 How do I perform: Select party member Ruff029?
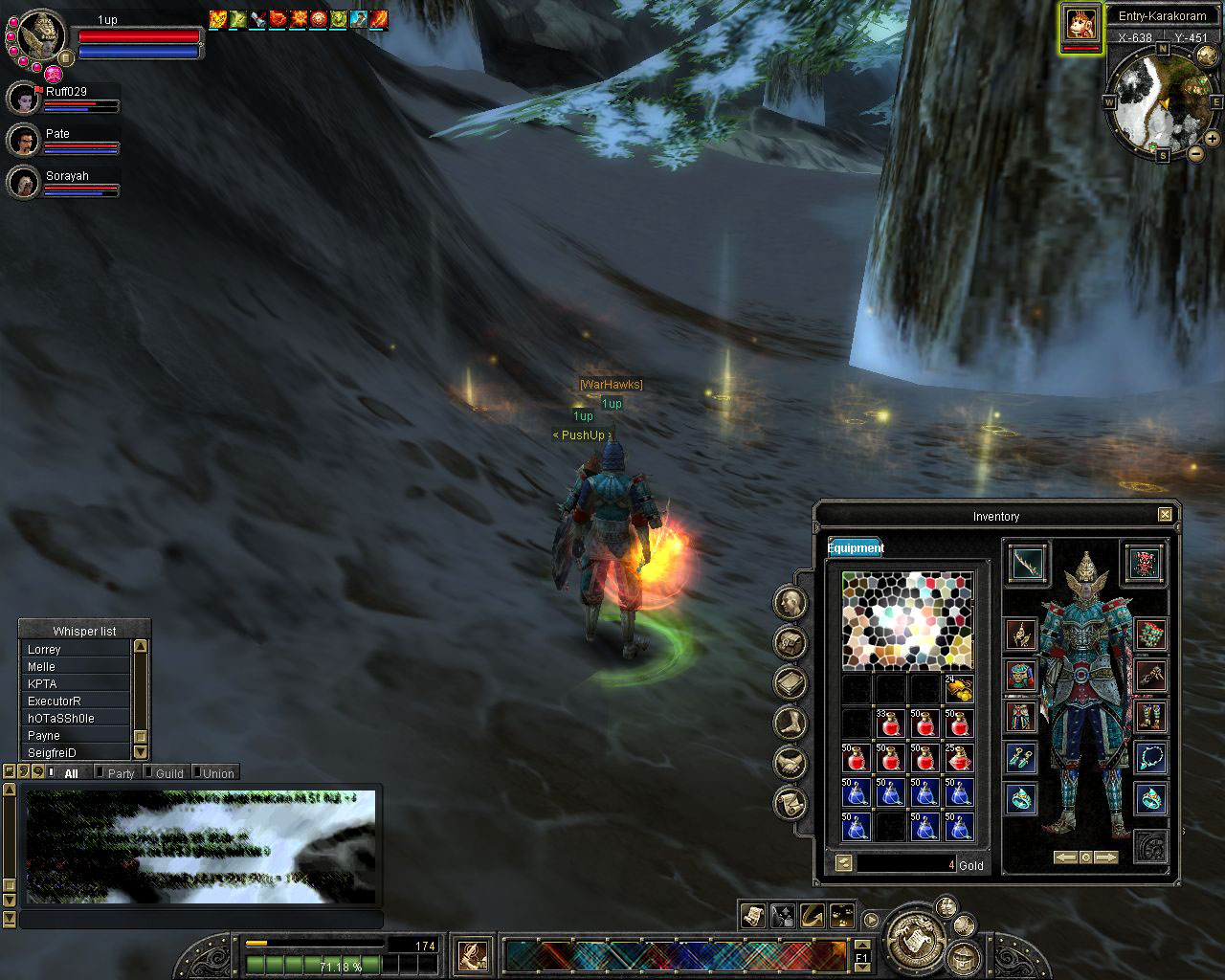tap(26, 98)
